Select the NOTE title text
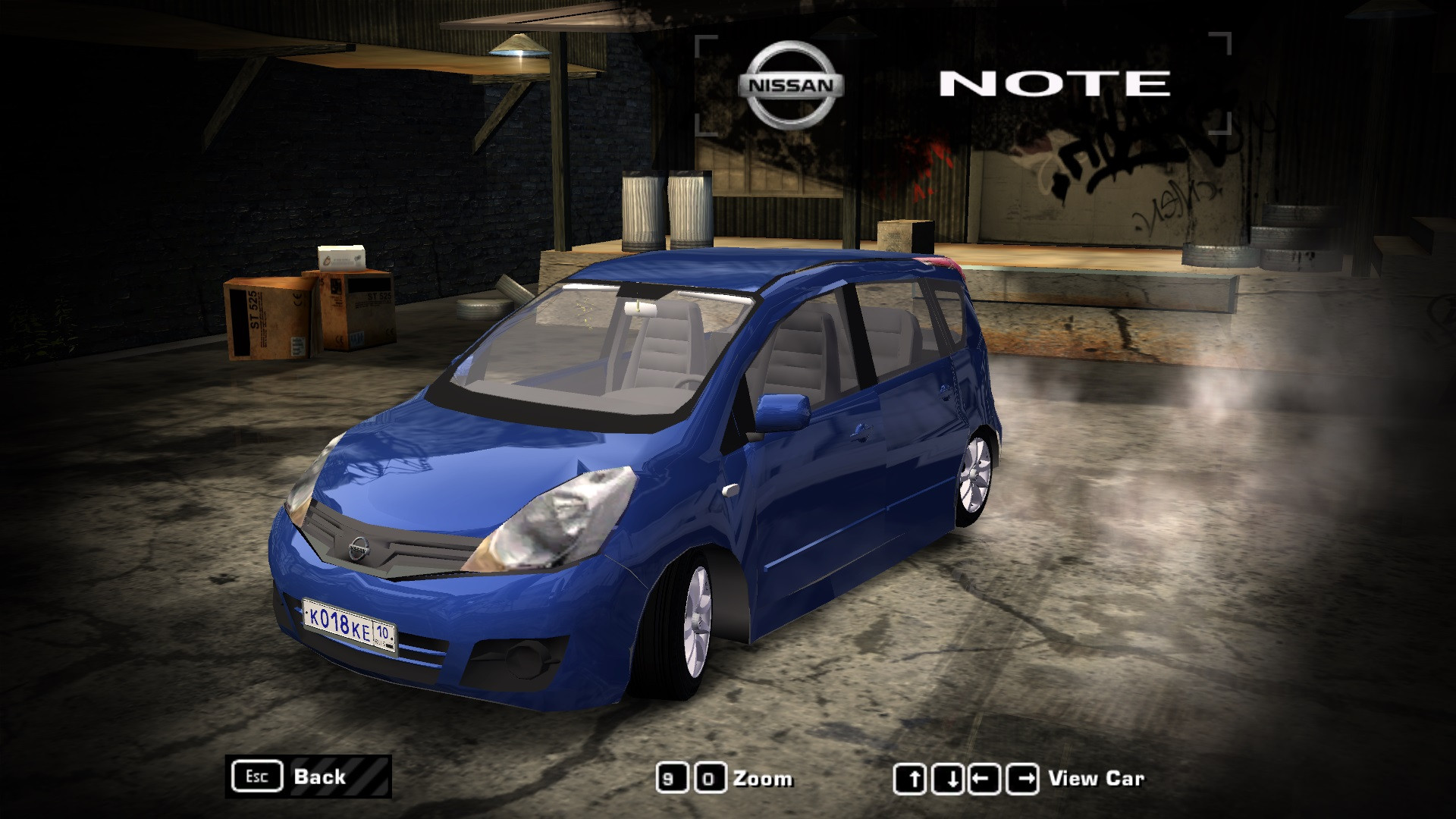Image resolution: width=1456 pixels, height=819 pixels. [x=1054, y=83]
